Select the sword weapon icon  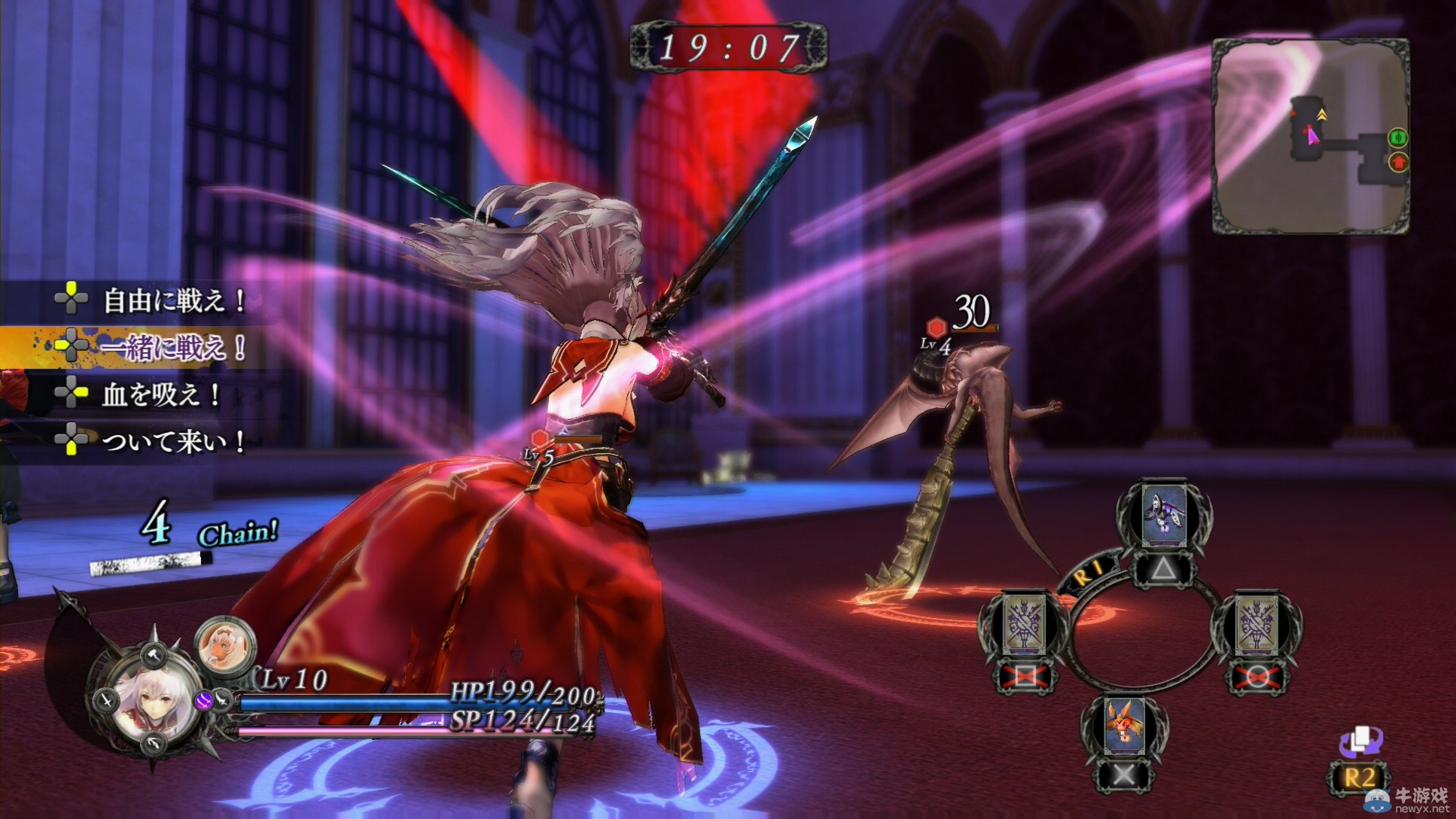pyautogui.click(x=105, y=700)
